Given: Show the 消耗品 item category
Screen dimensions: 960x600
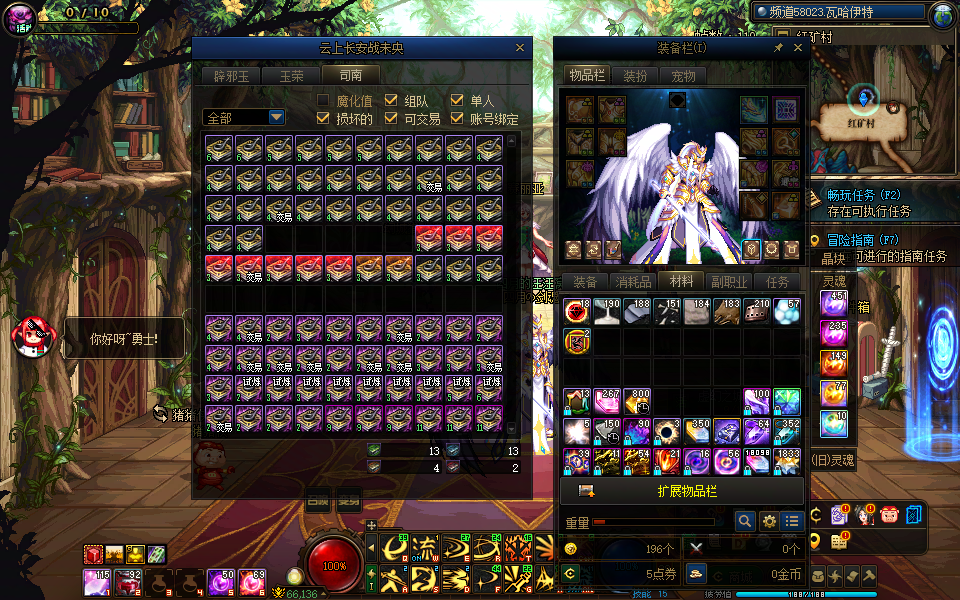Looking at the screenshot, I should pyautogui.click(x=633, y=281).
